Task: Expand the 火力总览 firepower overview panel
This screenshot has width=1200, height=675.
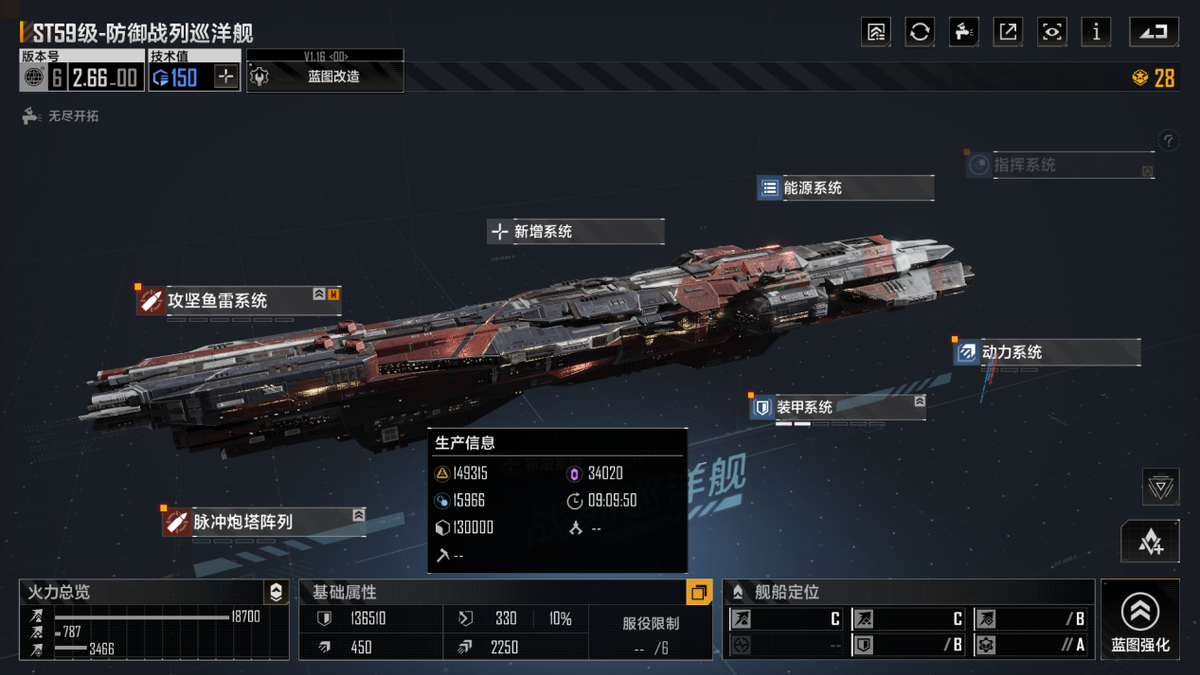Action: point(276,592)
